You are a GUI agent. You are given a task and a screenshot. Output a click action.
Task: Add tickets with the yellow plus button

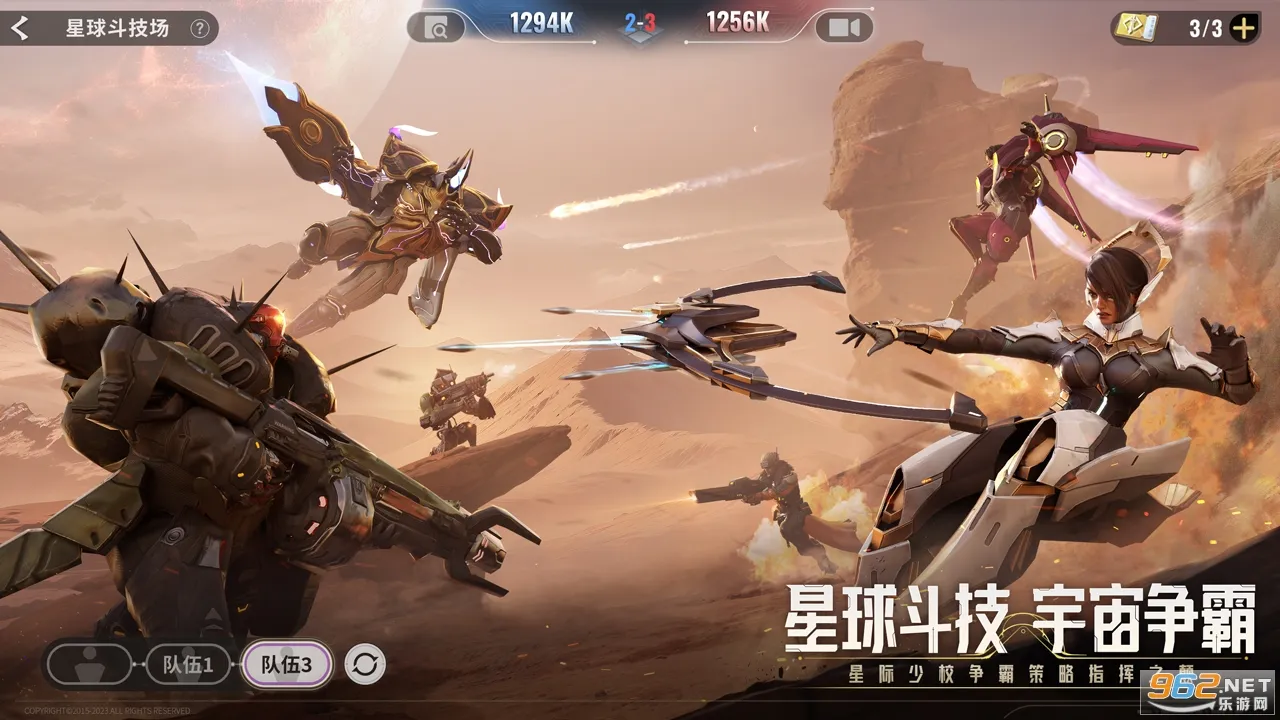coord(1243,28)
